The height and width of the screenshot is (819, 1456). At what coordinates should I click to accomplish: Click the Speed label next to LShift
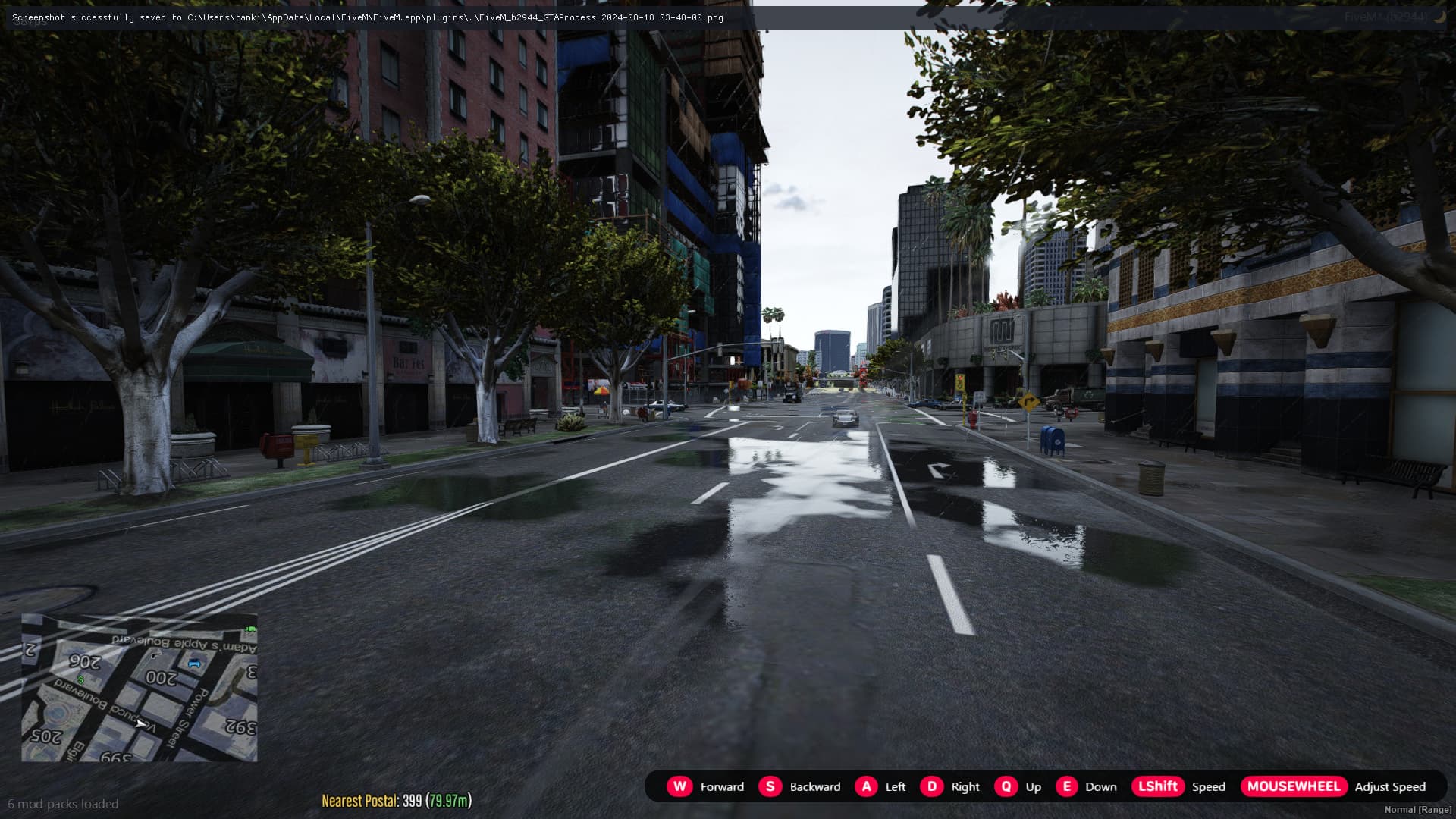tap(1208, 786)
